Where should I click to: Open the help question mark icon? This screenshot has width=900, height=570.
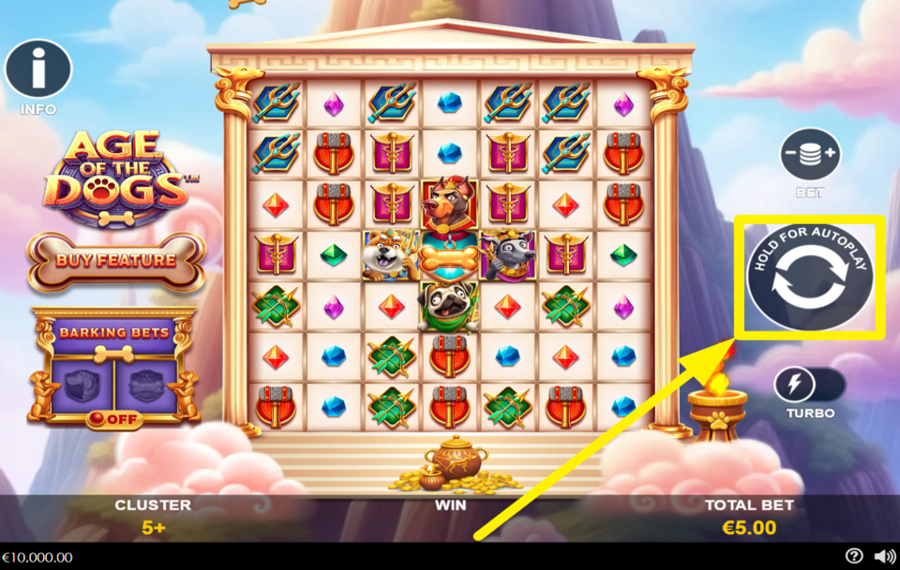pyautogui.click(x=853, y=556)
